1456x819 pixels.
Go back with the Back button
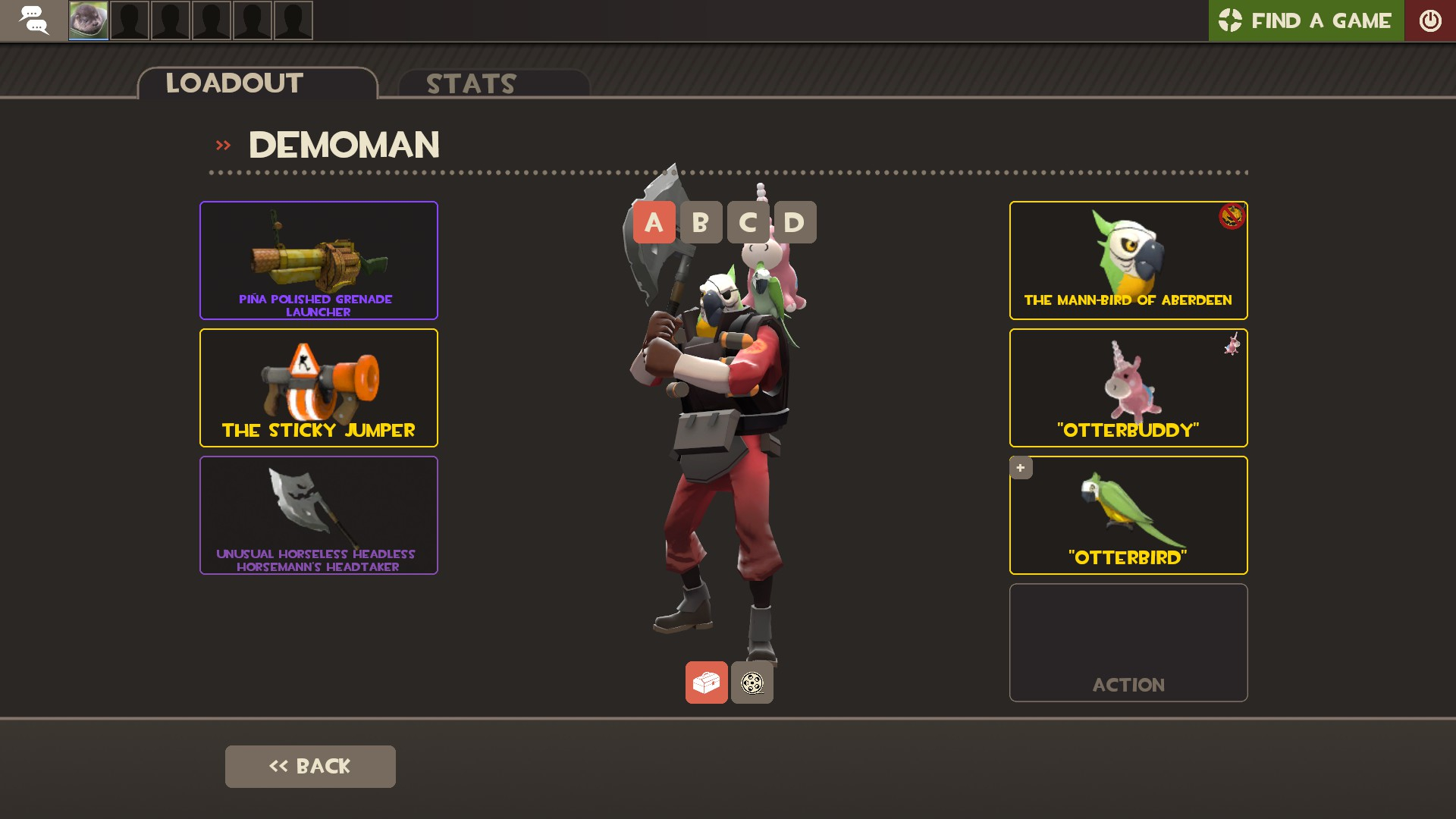pos(310,766)
